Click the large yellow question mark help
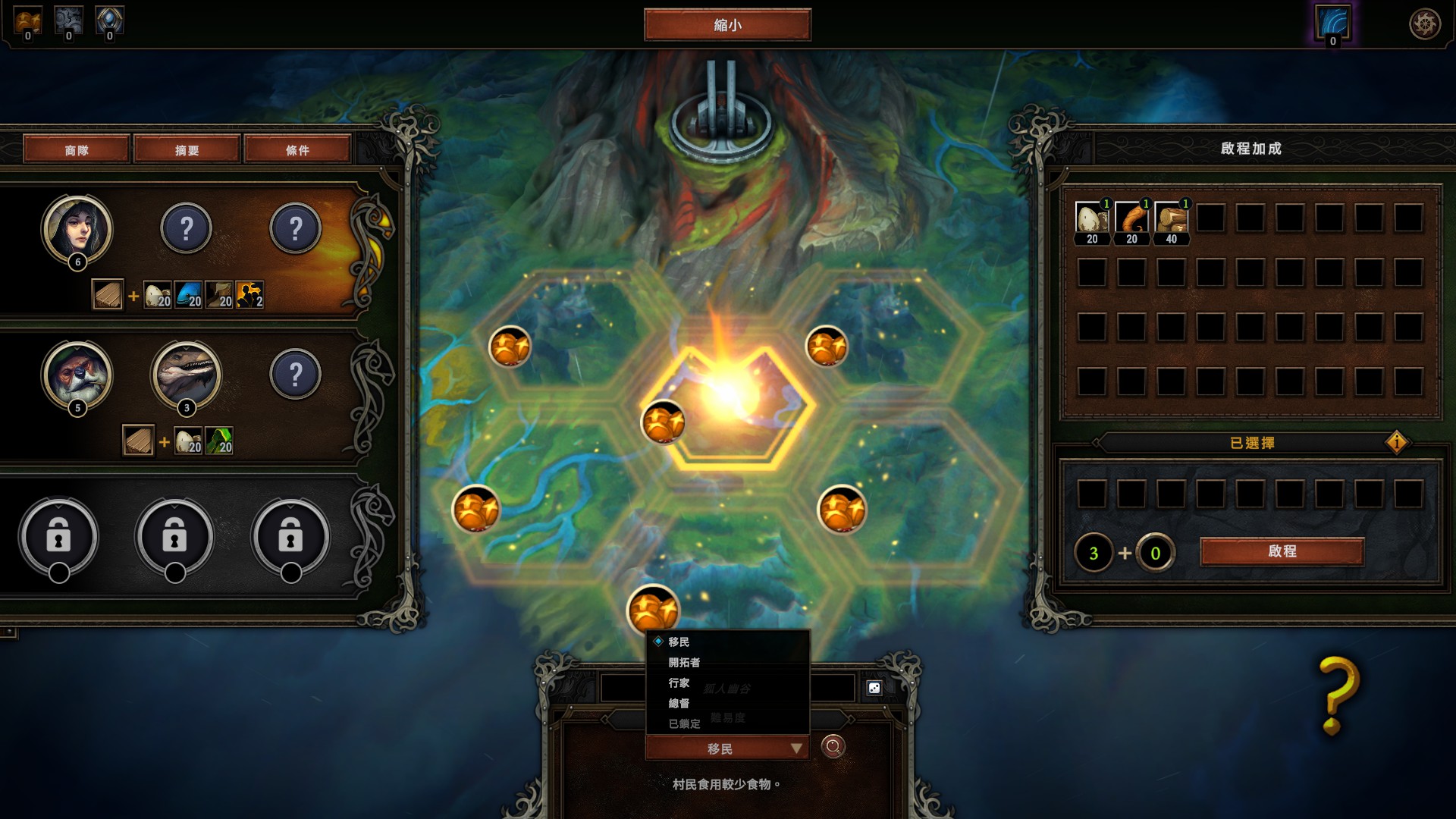 pyautogui.click(x=1338, y=694)
